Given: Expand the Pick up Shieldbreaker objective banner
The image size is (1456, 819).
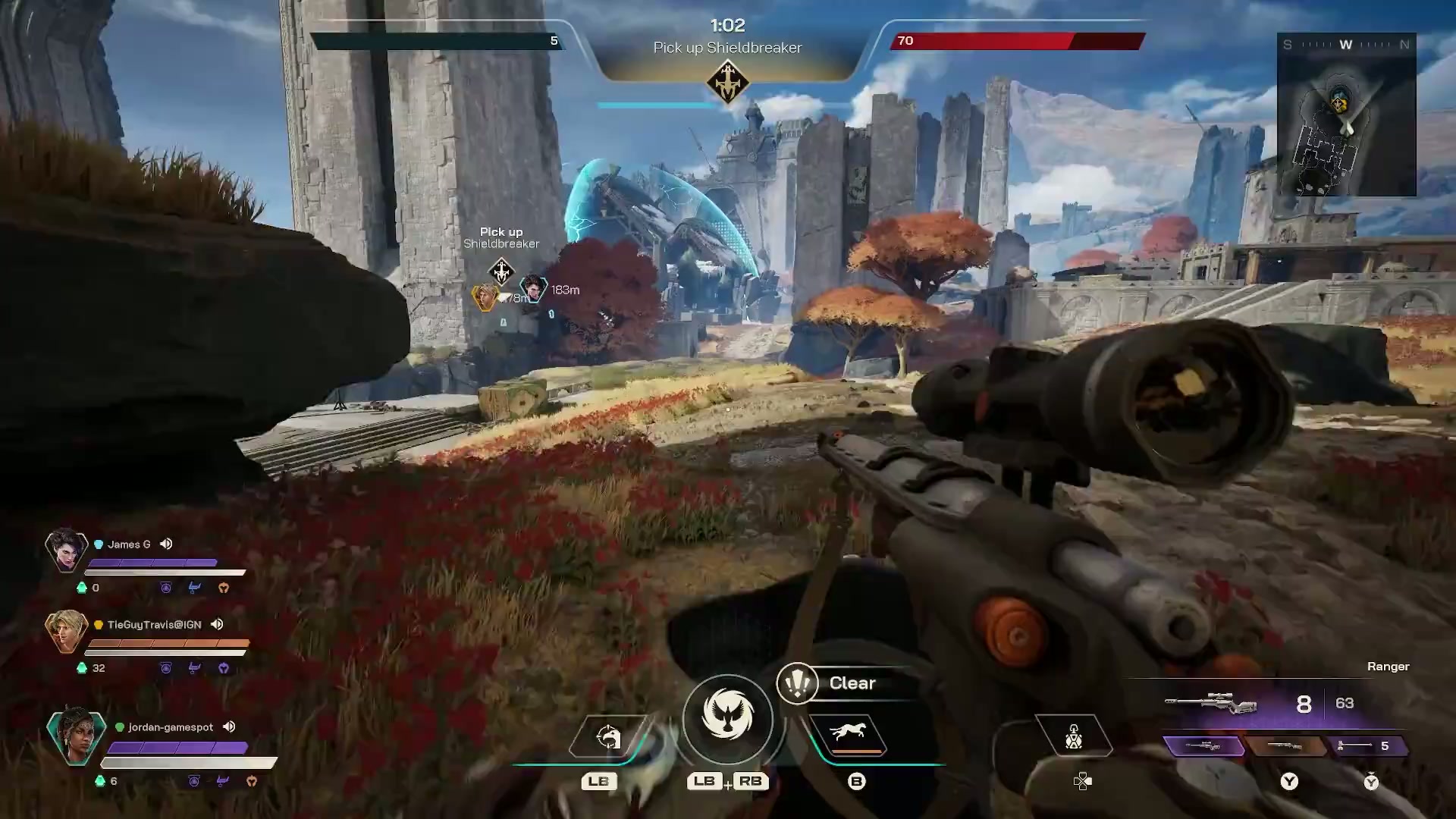Looking at the screenshot, I should coord(727,47).
